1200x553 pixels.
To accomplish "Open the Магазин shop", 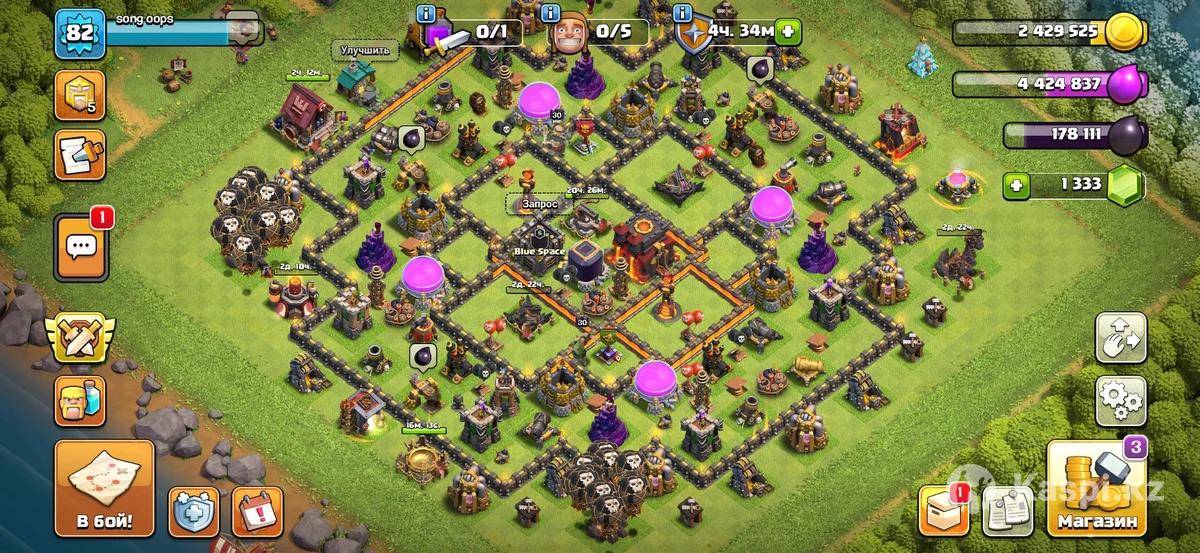I will click(x=1096, y=488).
